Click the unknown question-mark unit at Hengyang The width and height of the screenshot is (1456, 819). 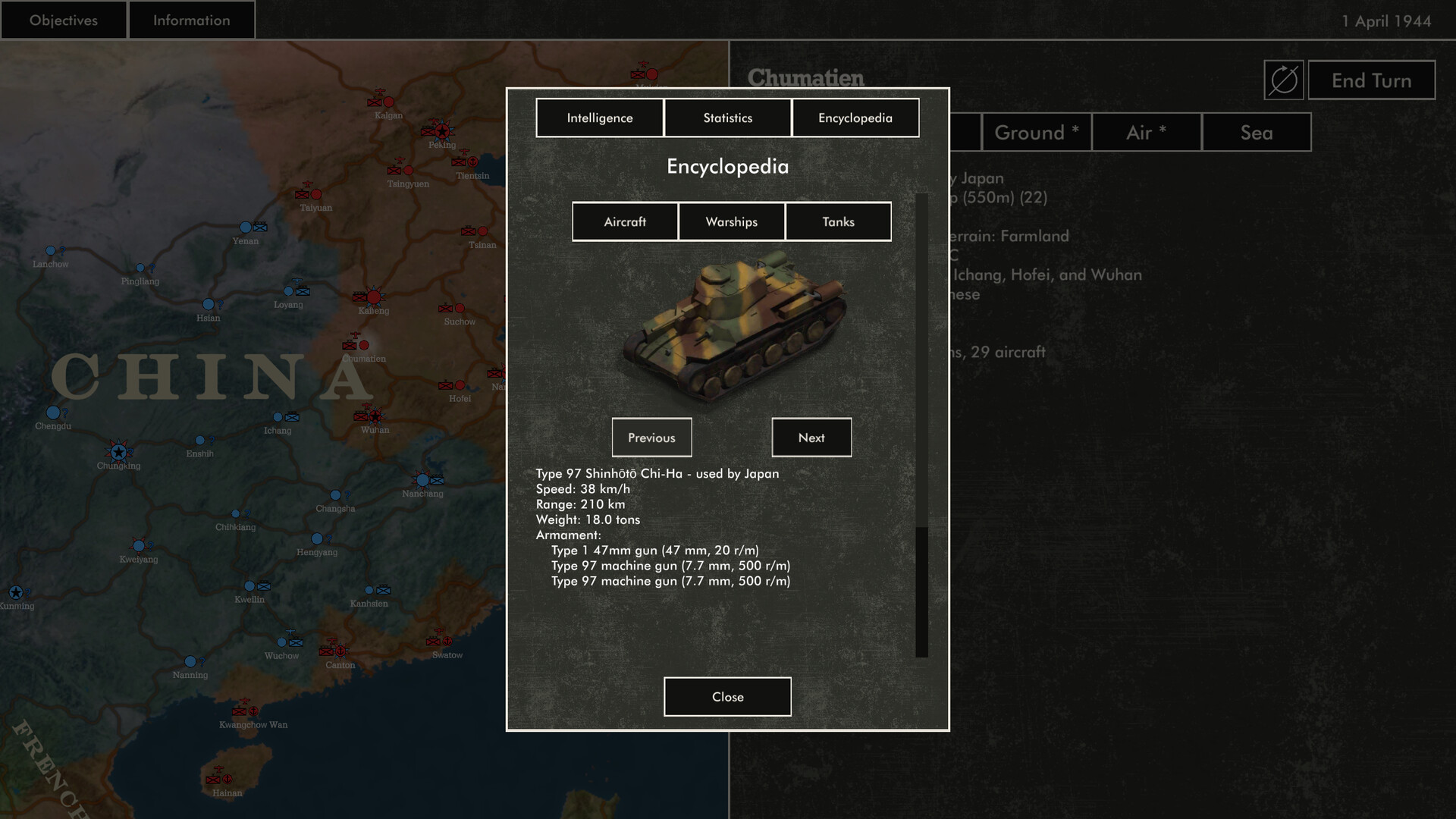pyautogui.click(x=328, y=540)
